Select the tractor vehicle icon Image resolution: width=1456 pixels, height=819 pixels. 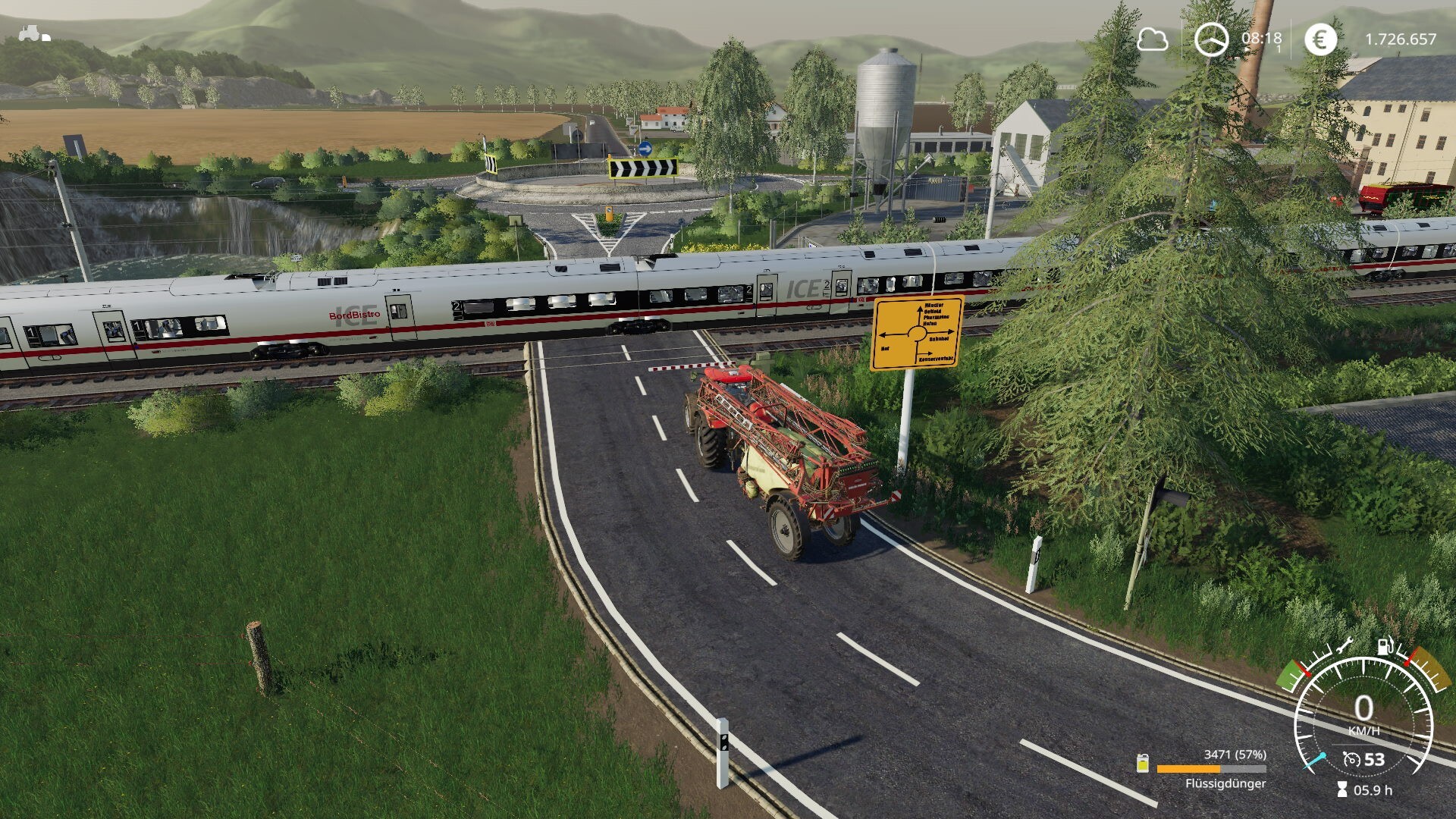pyautogui.click(x=34, y=34)
